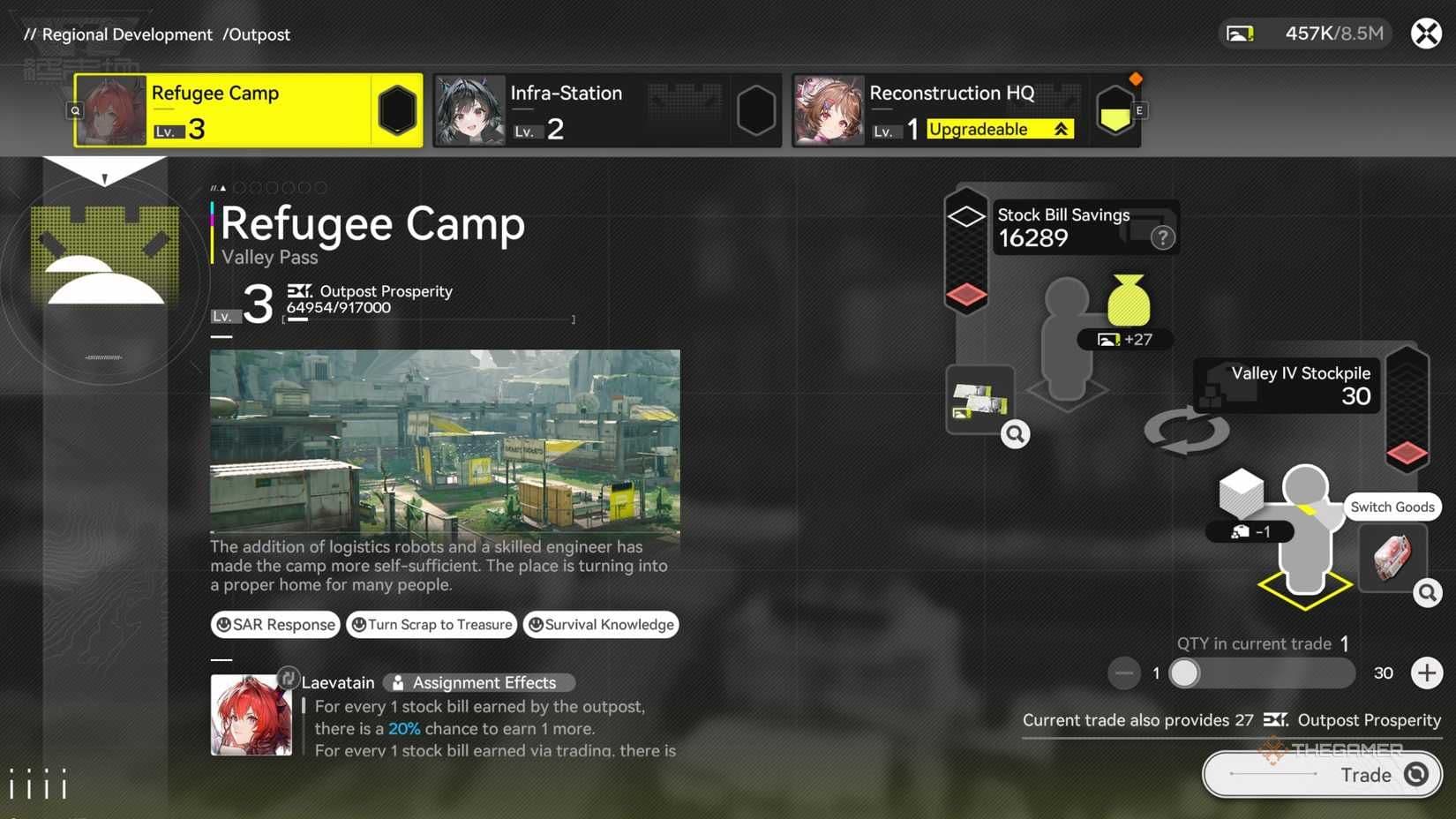This screenshot has width=1456, height=819.
Task: Click the currency wallet icon in the top bar
Action: (1241, 32)
